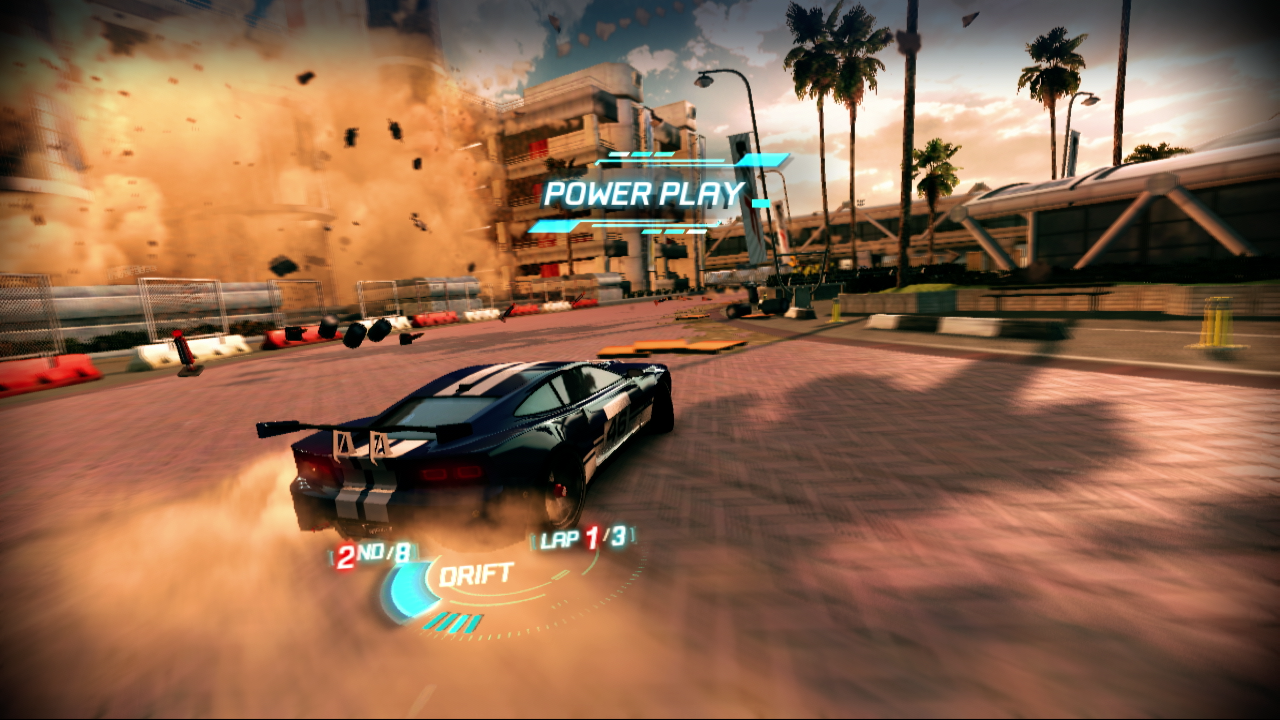The height and width of the screenshot is (720, 1280).
Task: Click the left bracket of the LAP indicator
Action: 533,542
